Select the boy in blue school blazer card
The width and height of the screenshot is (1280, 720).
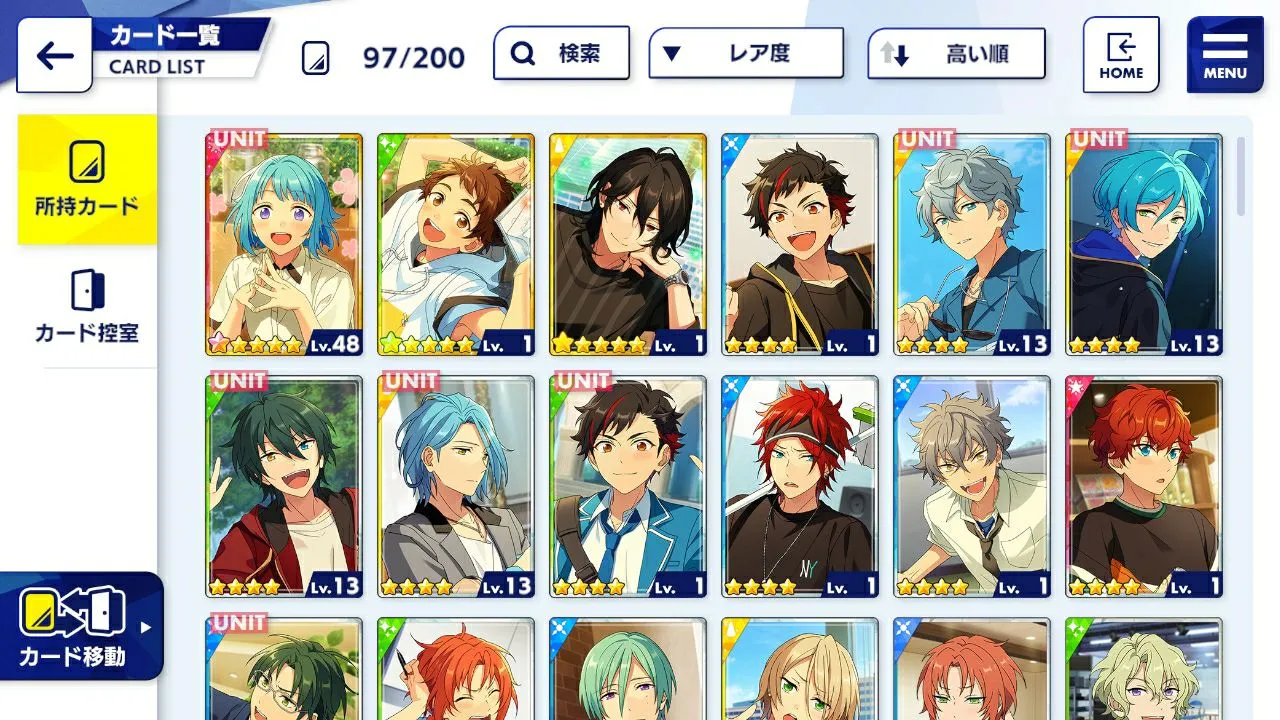628,486
